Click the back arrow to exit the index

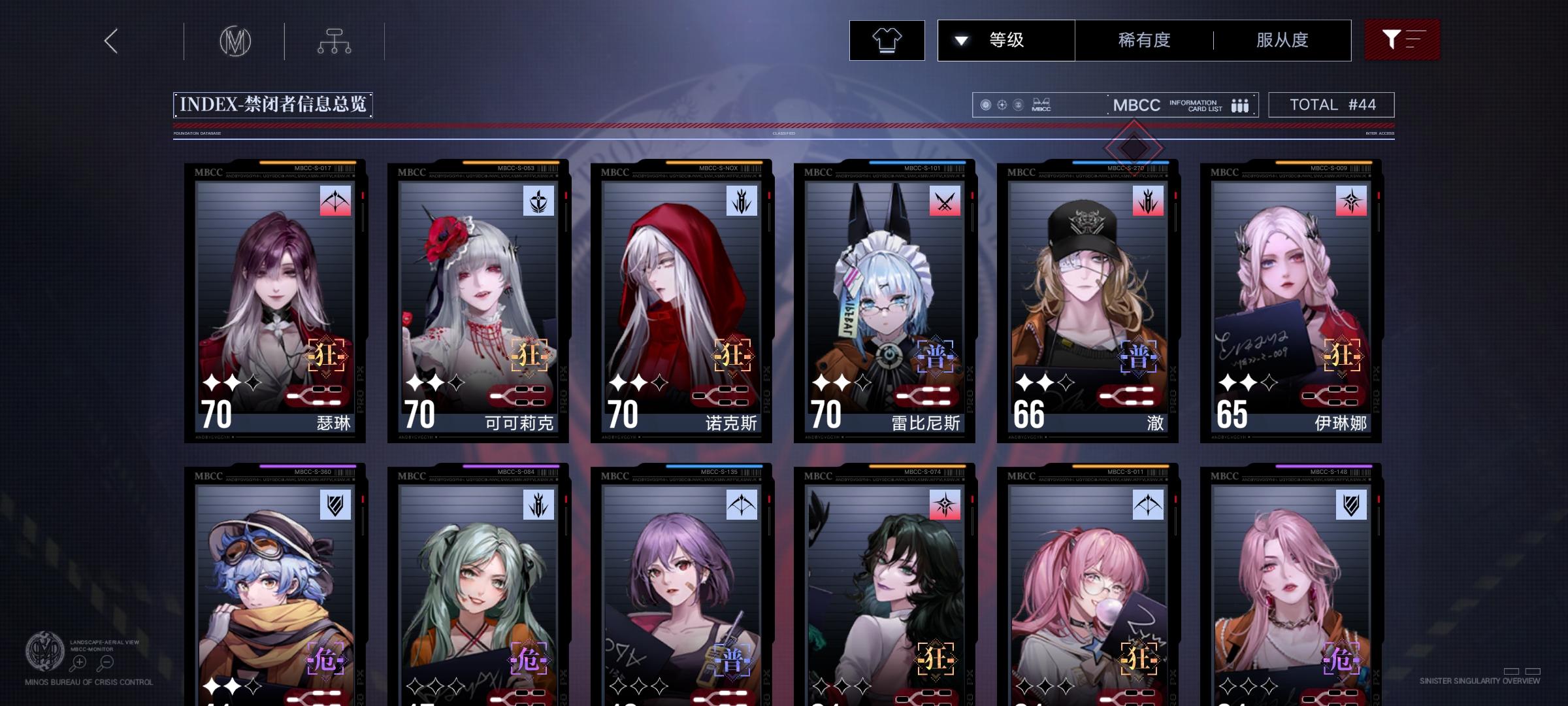point(110,41)
